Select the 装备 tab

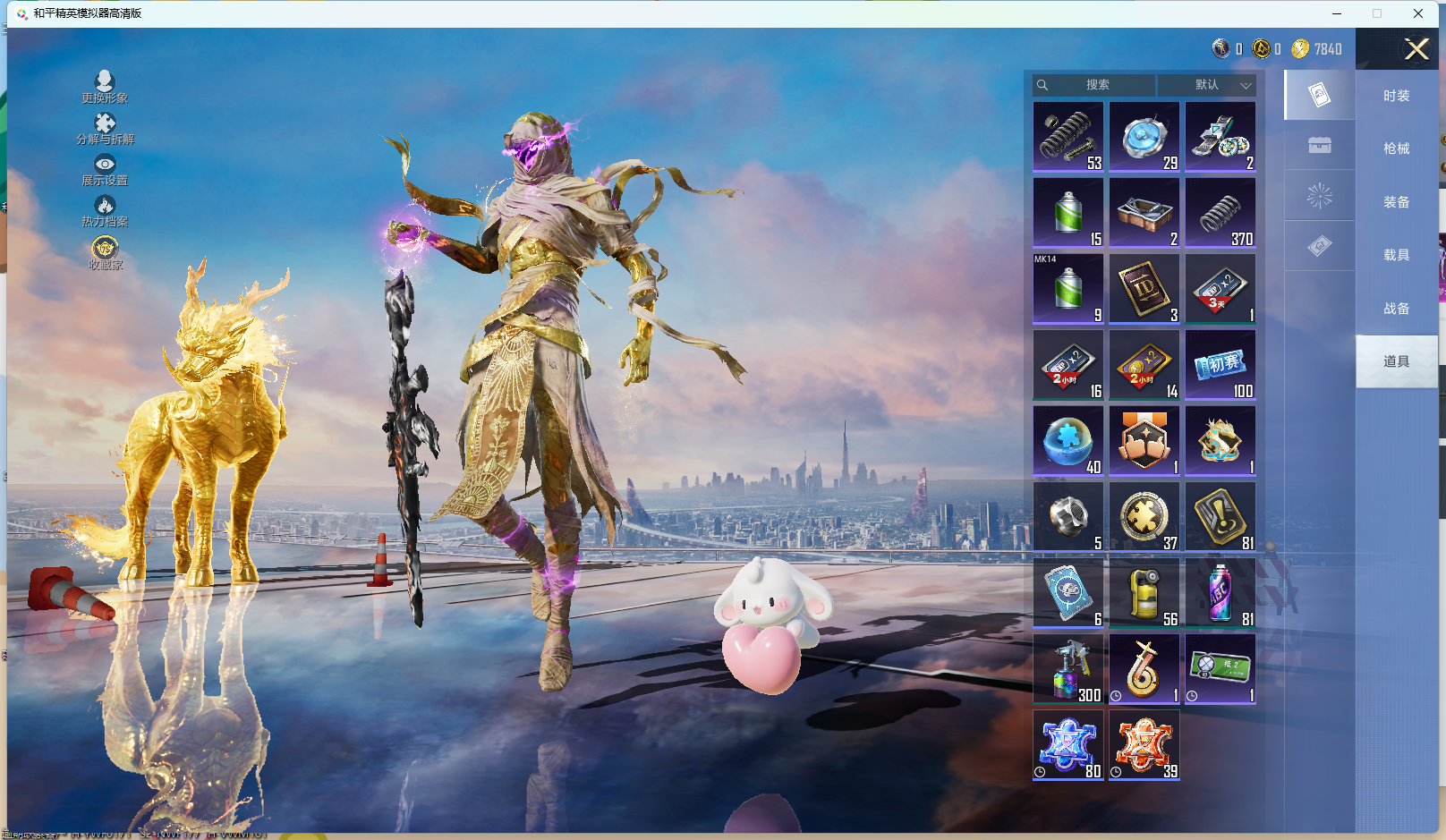[x=1396, y=202]
